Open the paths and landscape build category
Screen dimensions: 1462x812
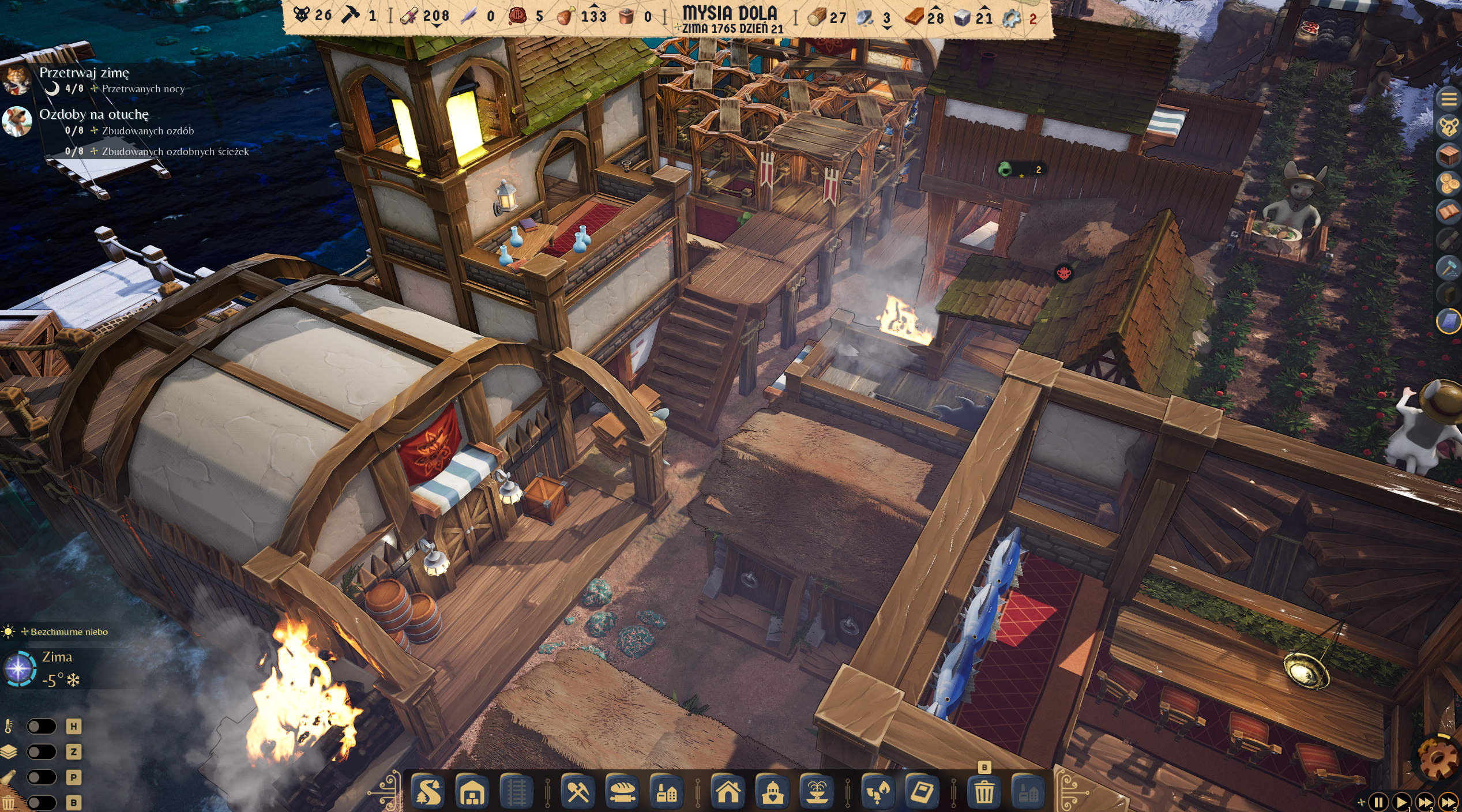428,792
